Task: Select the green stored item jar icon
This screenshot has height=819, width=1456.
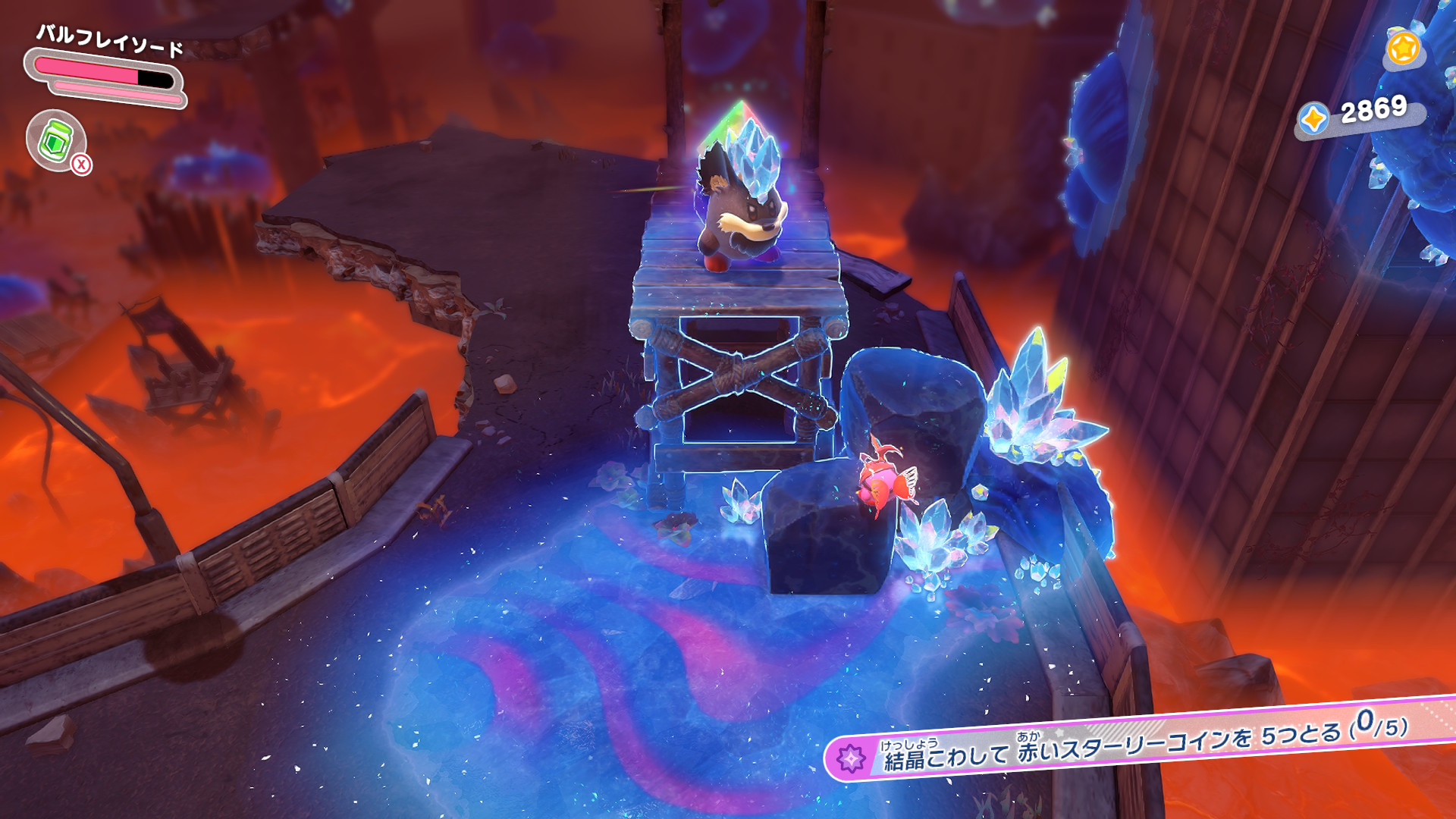Action: [x=56, y=140]
